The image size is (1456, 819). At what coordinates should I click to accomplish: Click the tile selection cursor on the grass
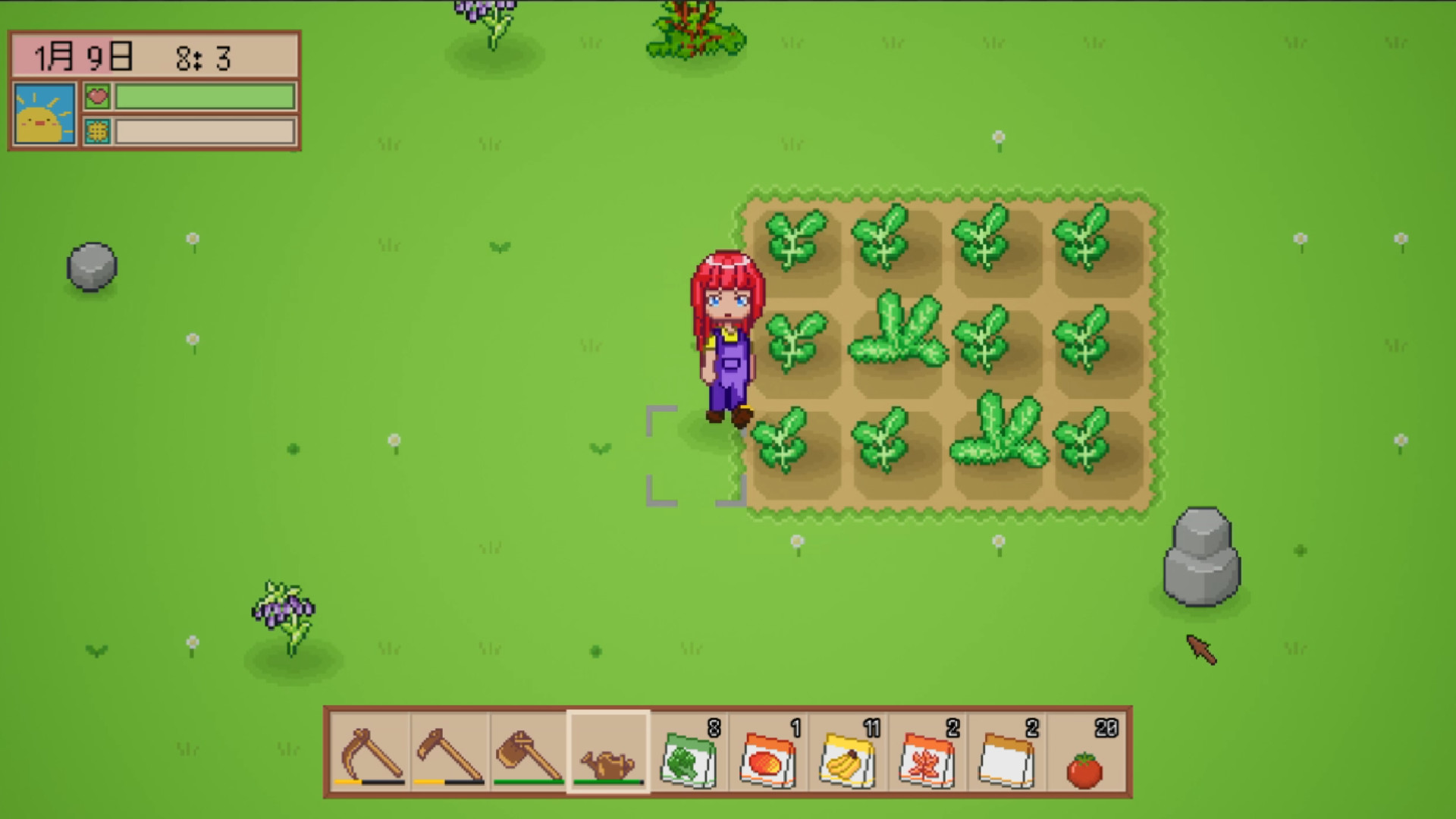696,453
